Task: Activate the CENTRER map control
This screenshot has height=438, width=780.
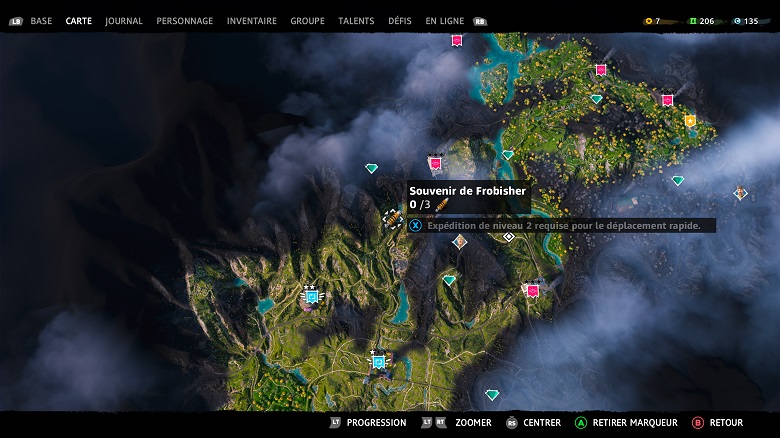Action: [x=542, y=423]
